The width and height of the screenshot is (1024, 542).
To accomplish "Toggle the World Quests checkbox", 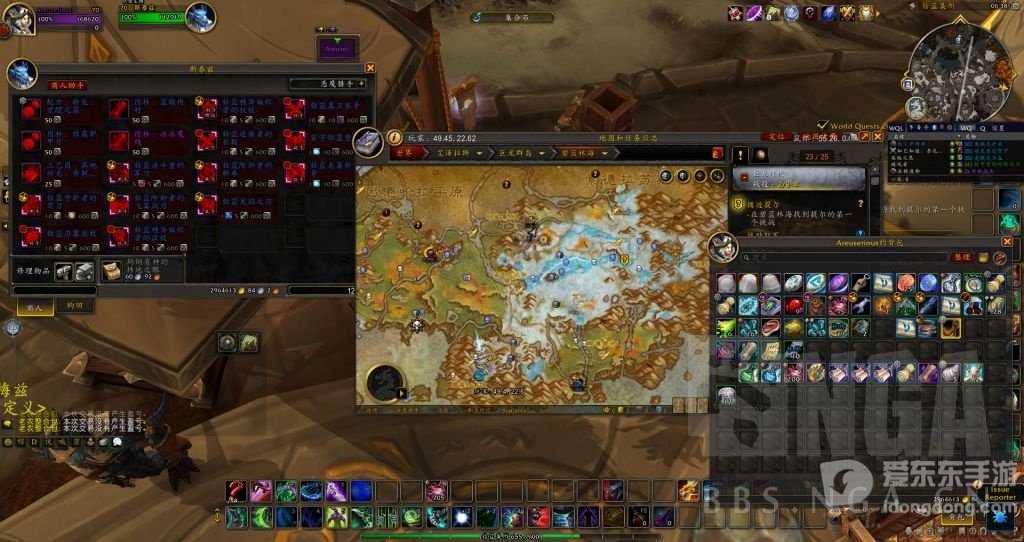I will coord(822,126).
